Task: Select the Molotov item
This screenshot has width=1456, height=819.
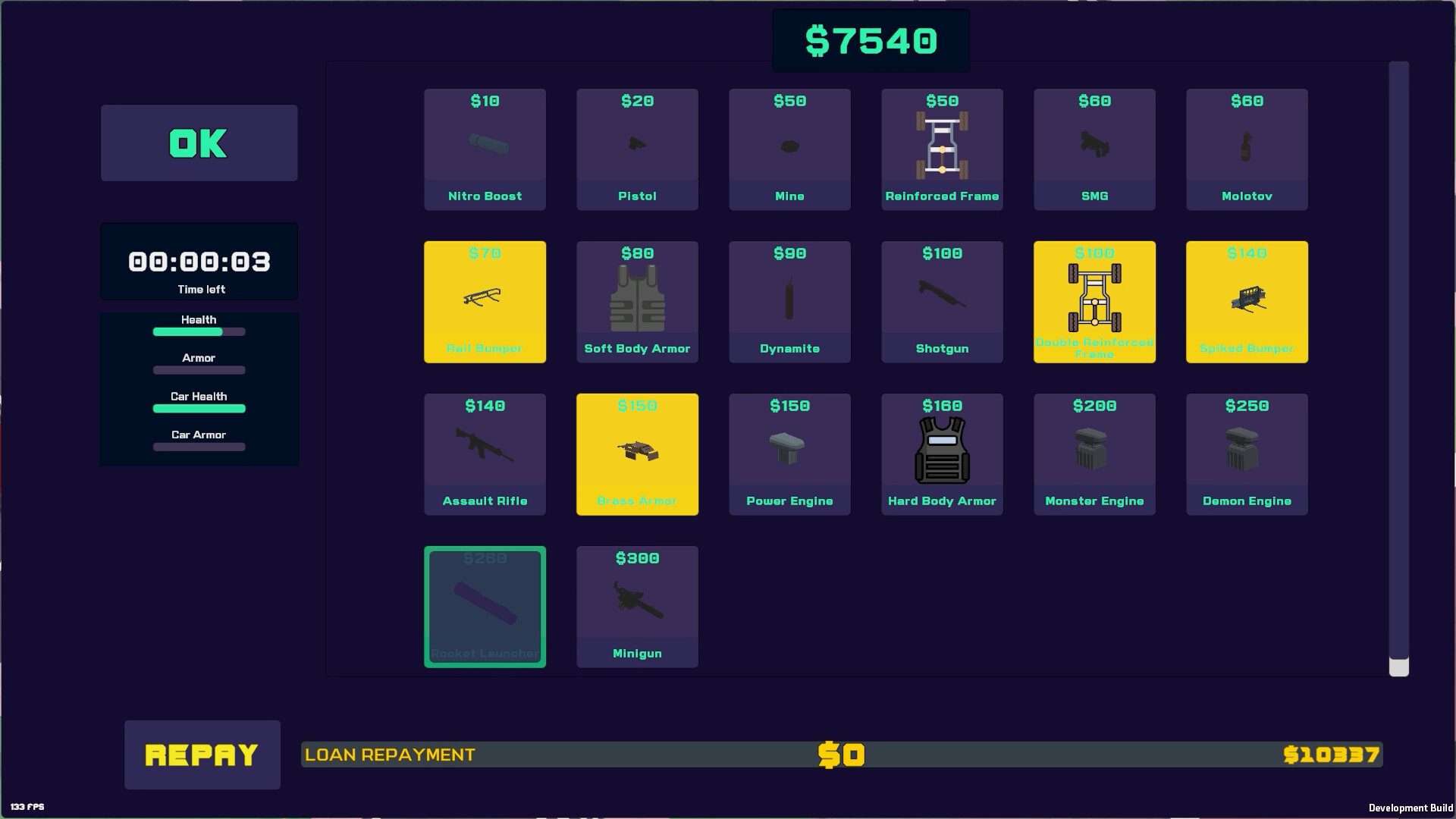Action: tap(1247, 149)
